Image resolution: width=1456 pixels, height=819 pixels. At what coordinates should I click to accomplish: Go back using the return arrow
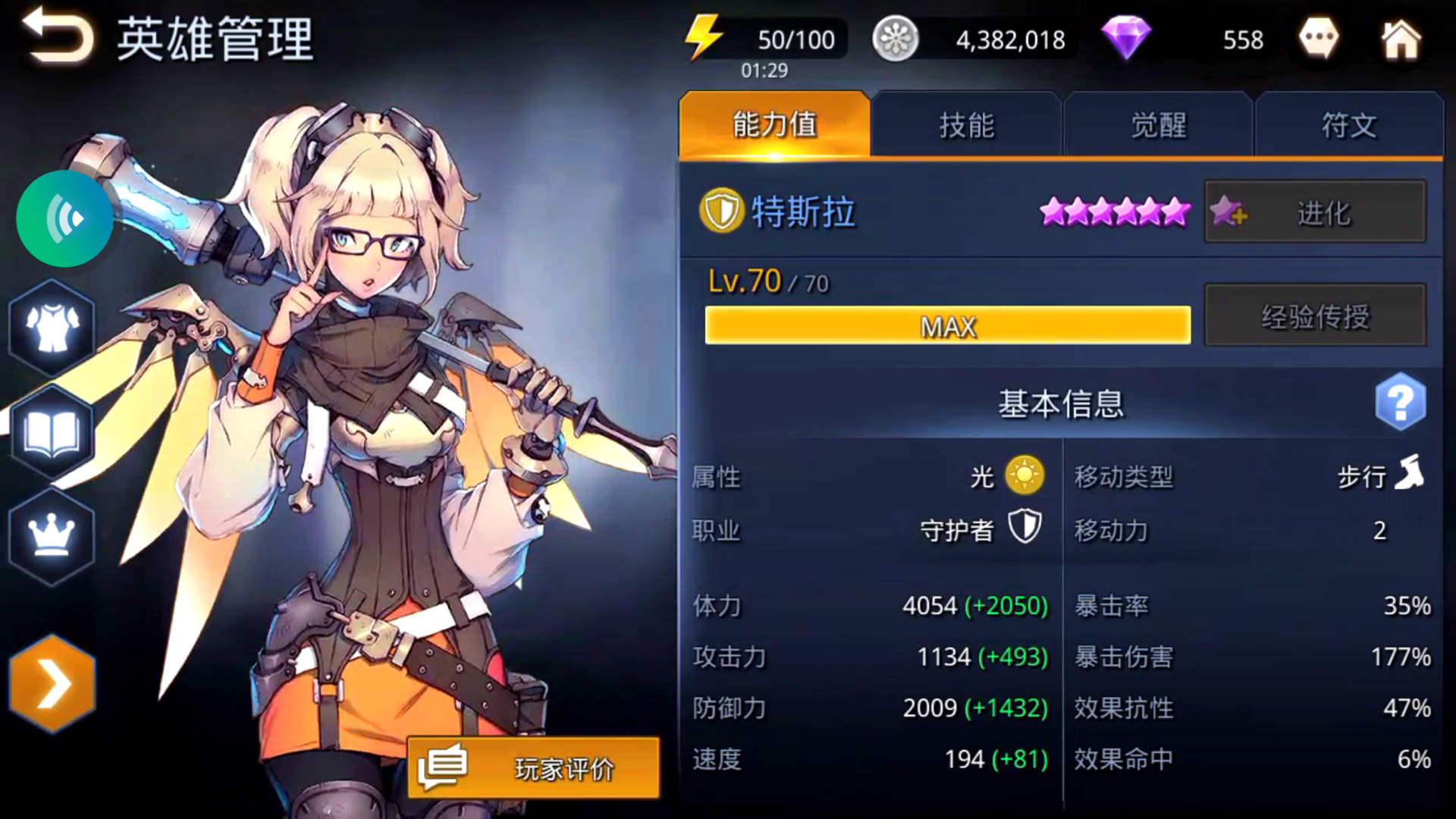(57, 36)
